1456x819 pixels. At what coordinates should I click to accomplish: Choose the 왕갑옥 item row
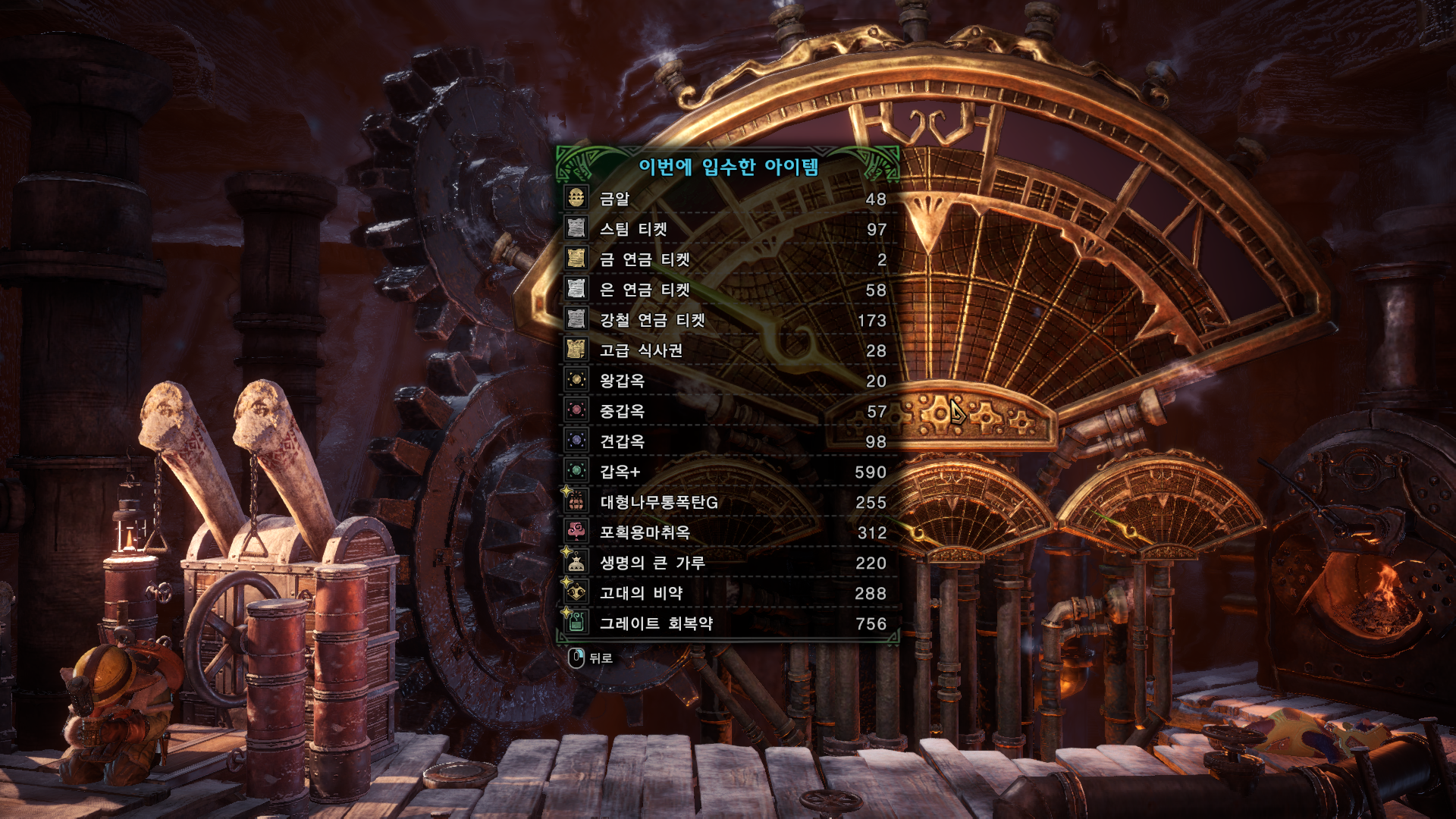728,381
